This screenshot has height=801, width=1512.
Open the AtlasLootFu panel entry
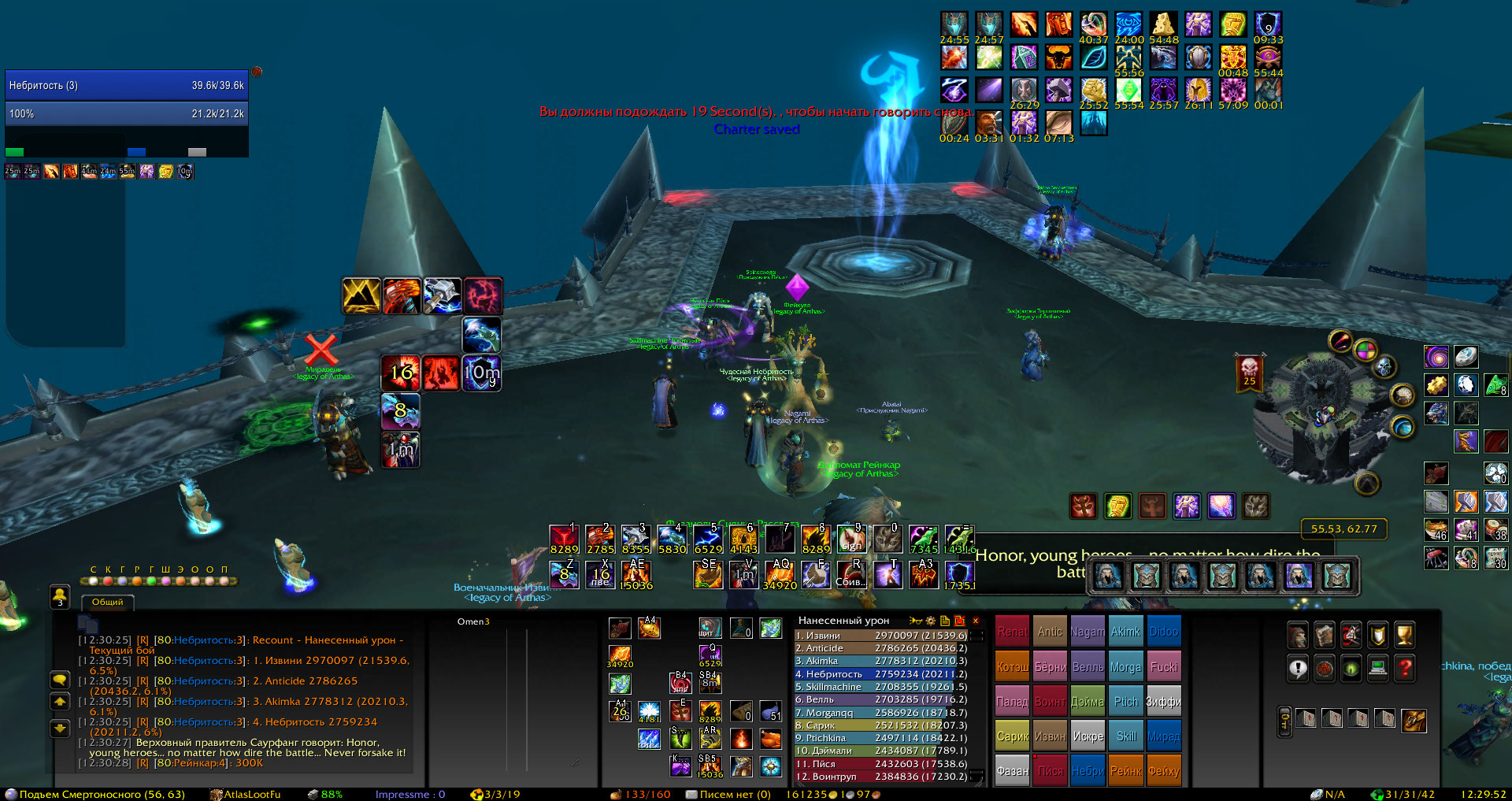point(252,794)
